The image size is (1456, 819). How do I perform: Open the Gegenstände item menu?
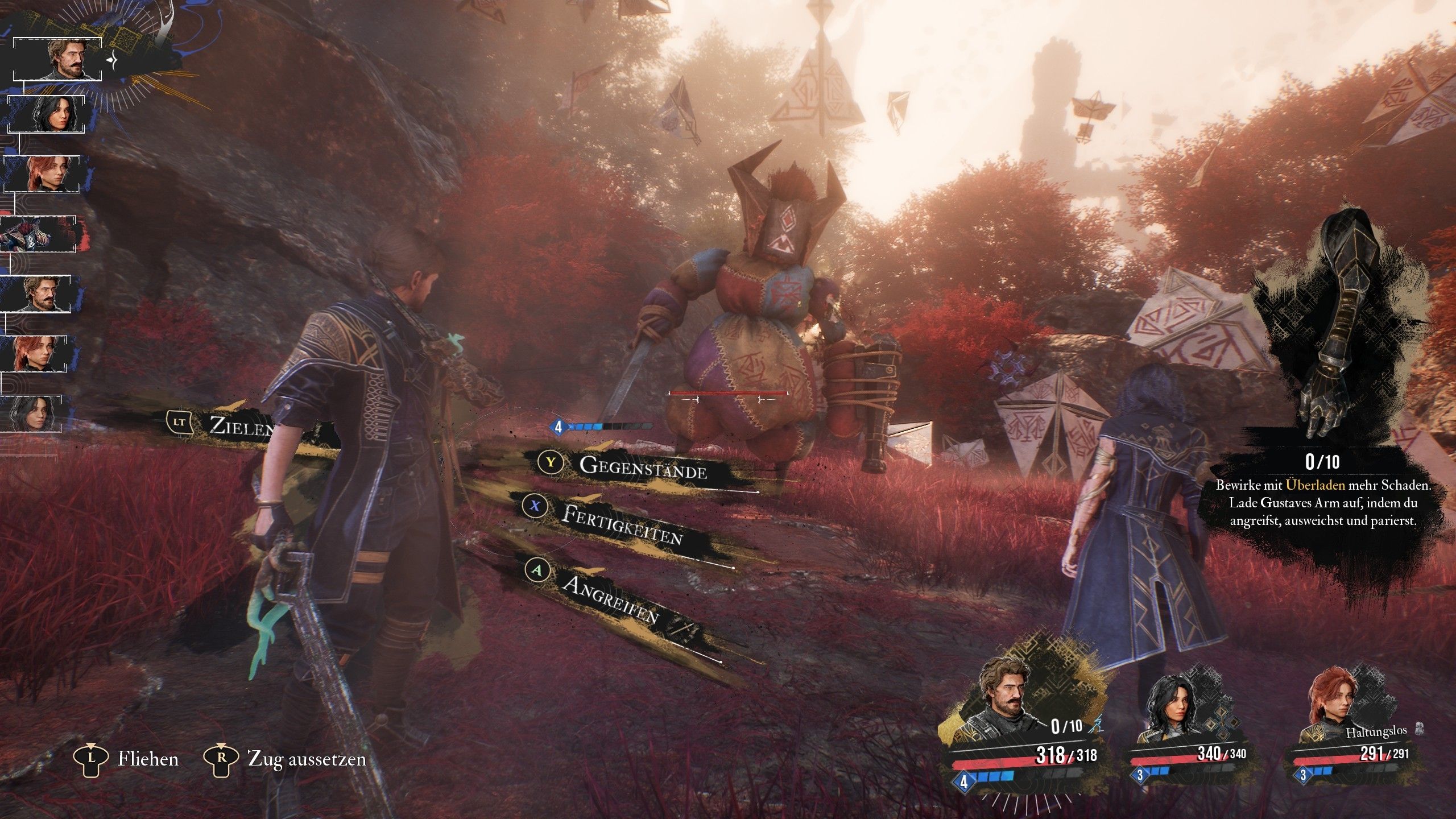(643, 468)
